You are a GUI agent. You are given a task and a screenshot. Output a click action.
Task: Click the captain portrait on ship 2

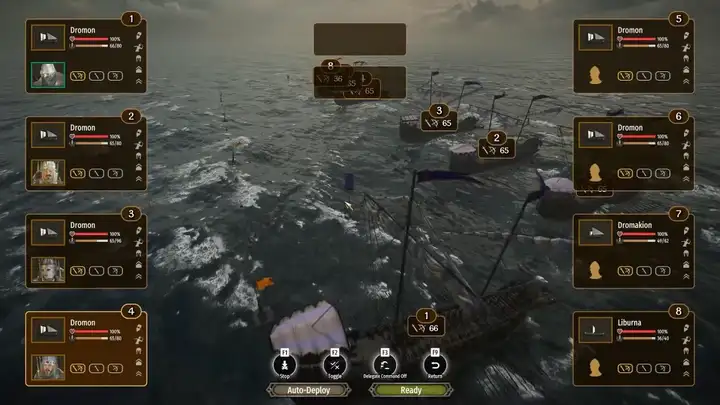tap(47, 172)
